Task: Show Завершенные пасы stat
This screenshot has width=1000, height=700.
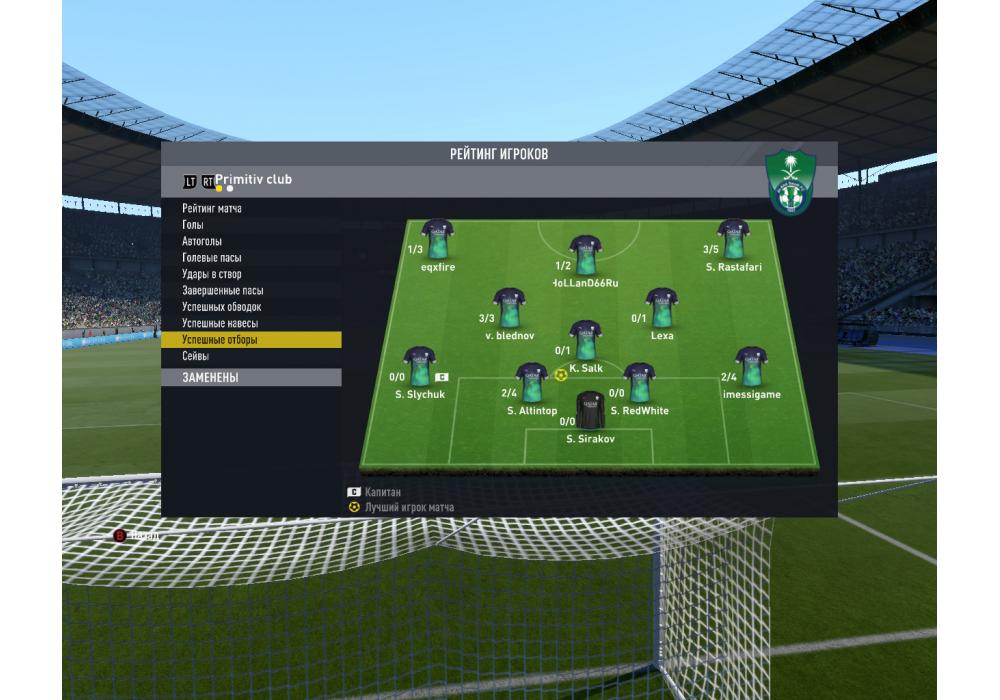Action: (x=222, y=291)
